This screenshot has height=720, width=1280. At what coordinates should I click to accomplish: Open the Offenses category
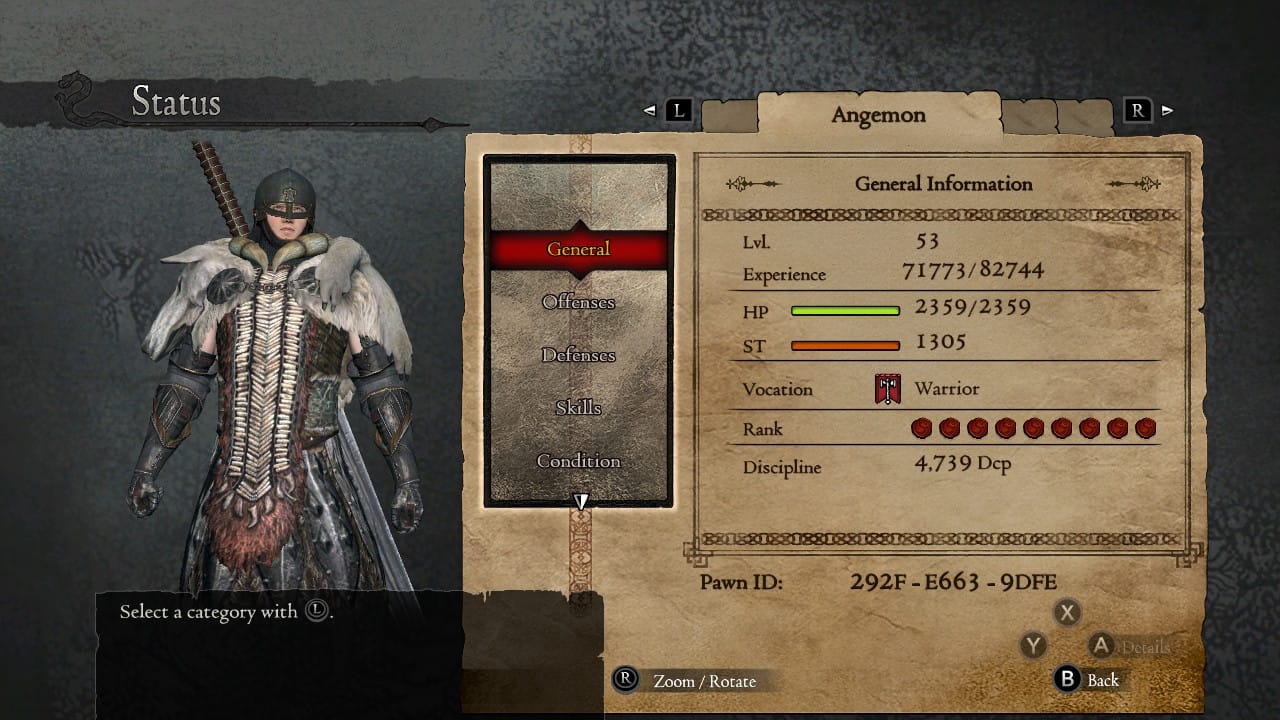tap(578, 302)
